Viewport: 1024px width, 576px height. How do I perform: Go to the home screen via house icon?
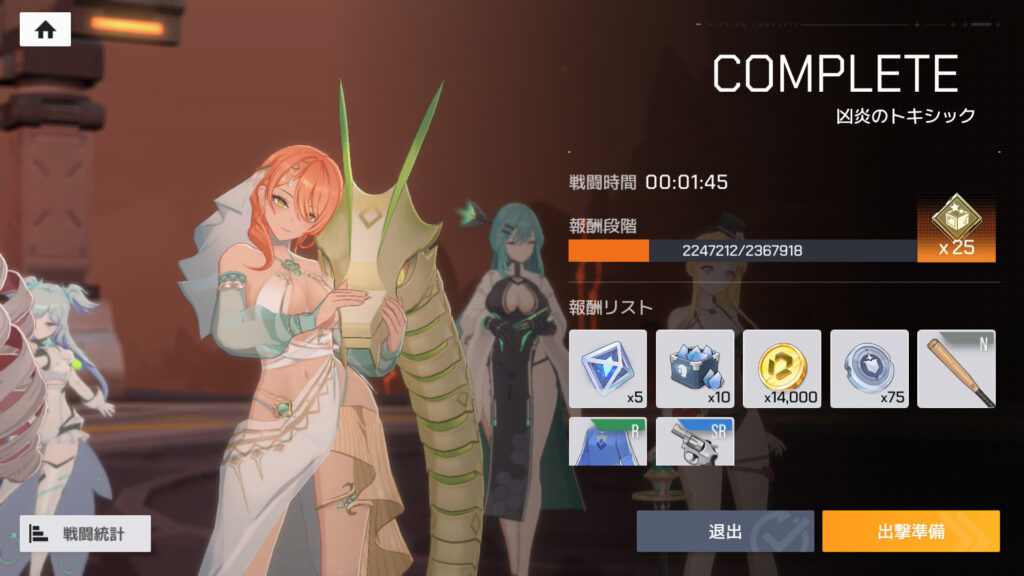45,29
